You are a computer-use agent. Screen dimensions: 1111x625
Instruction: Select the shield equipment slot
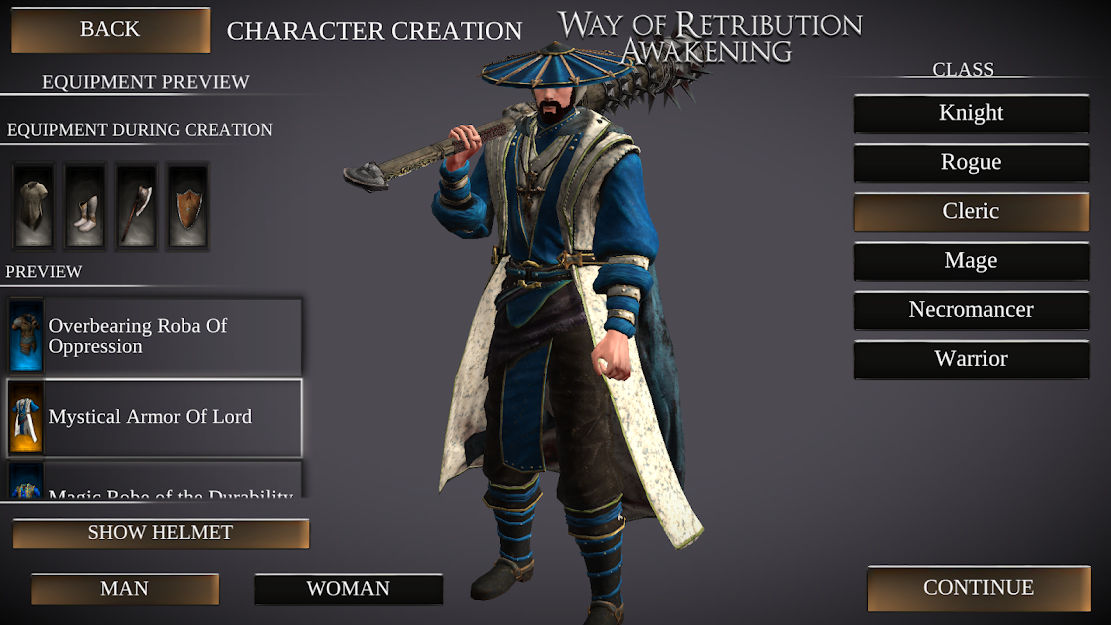tap(187, 206)
